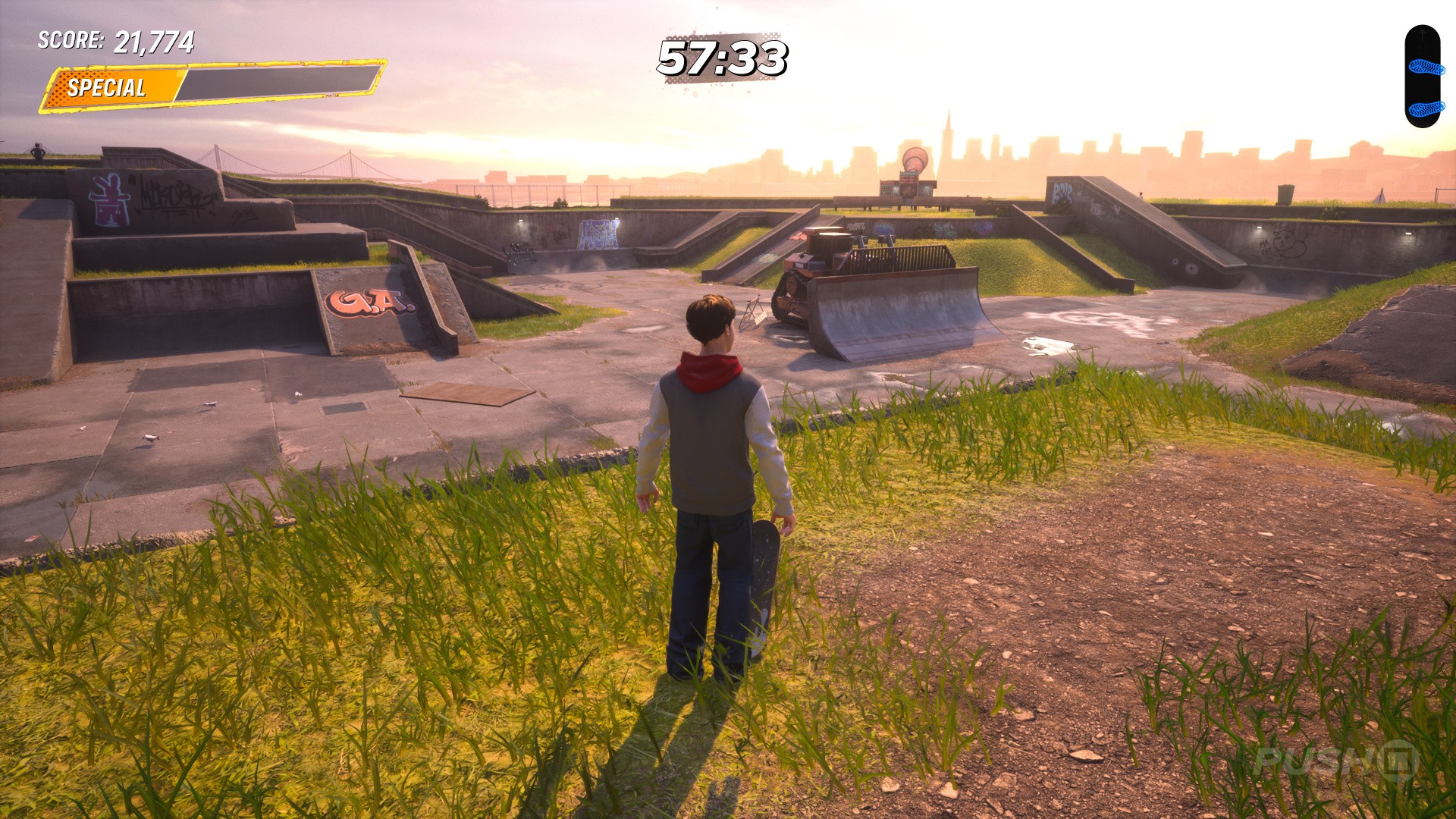Screen dimensions: 1456x819
Task: Click the skateboard icon with blue springs
Action: (x=1422, y=77)
